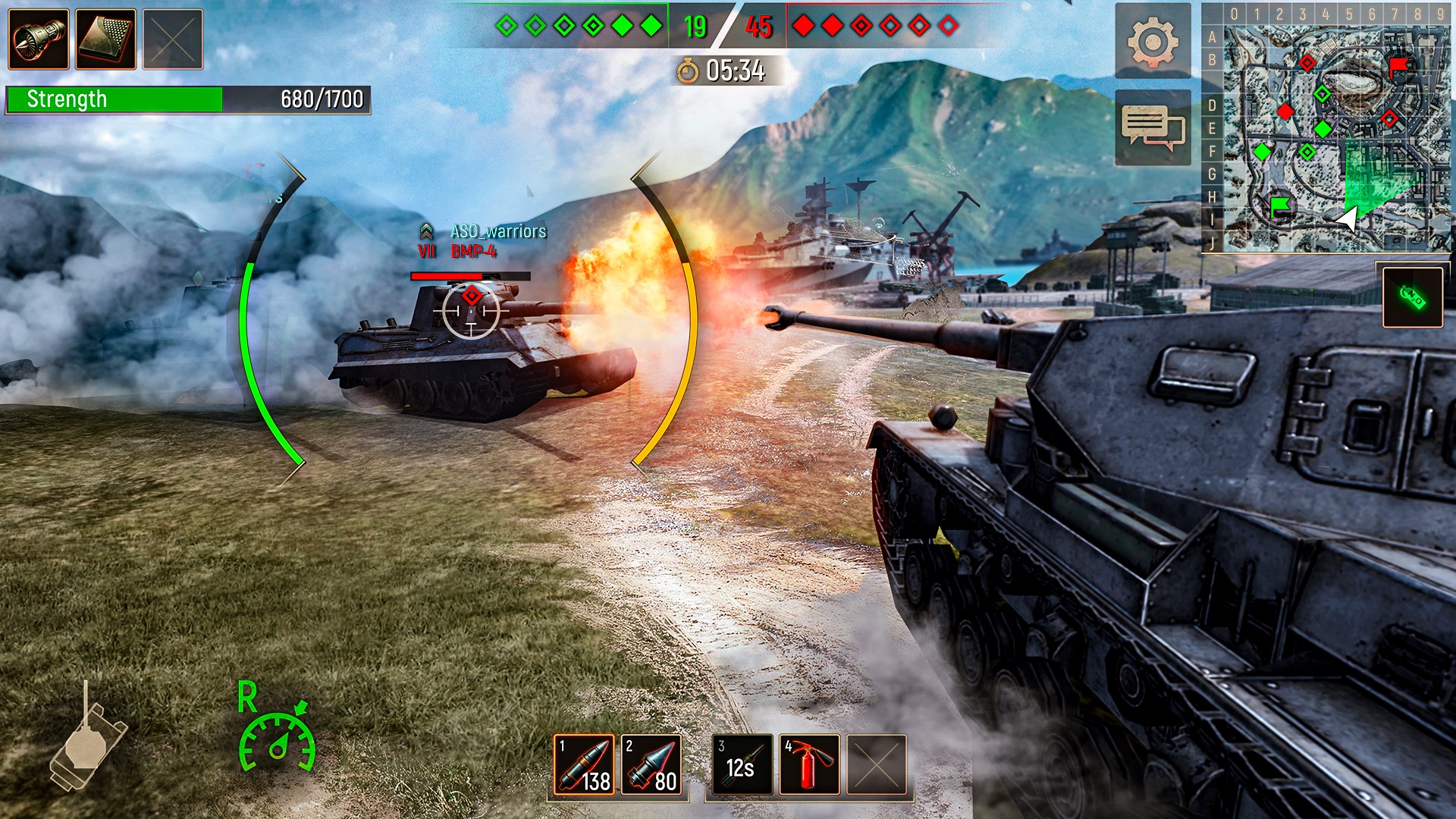Image resolution: width=1456 pixels, height=819 pixels.
Task: Activate the green glowing side button
Action: tap(1412, 297)
